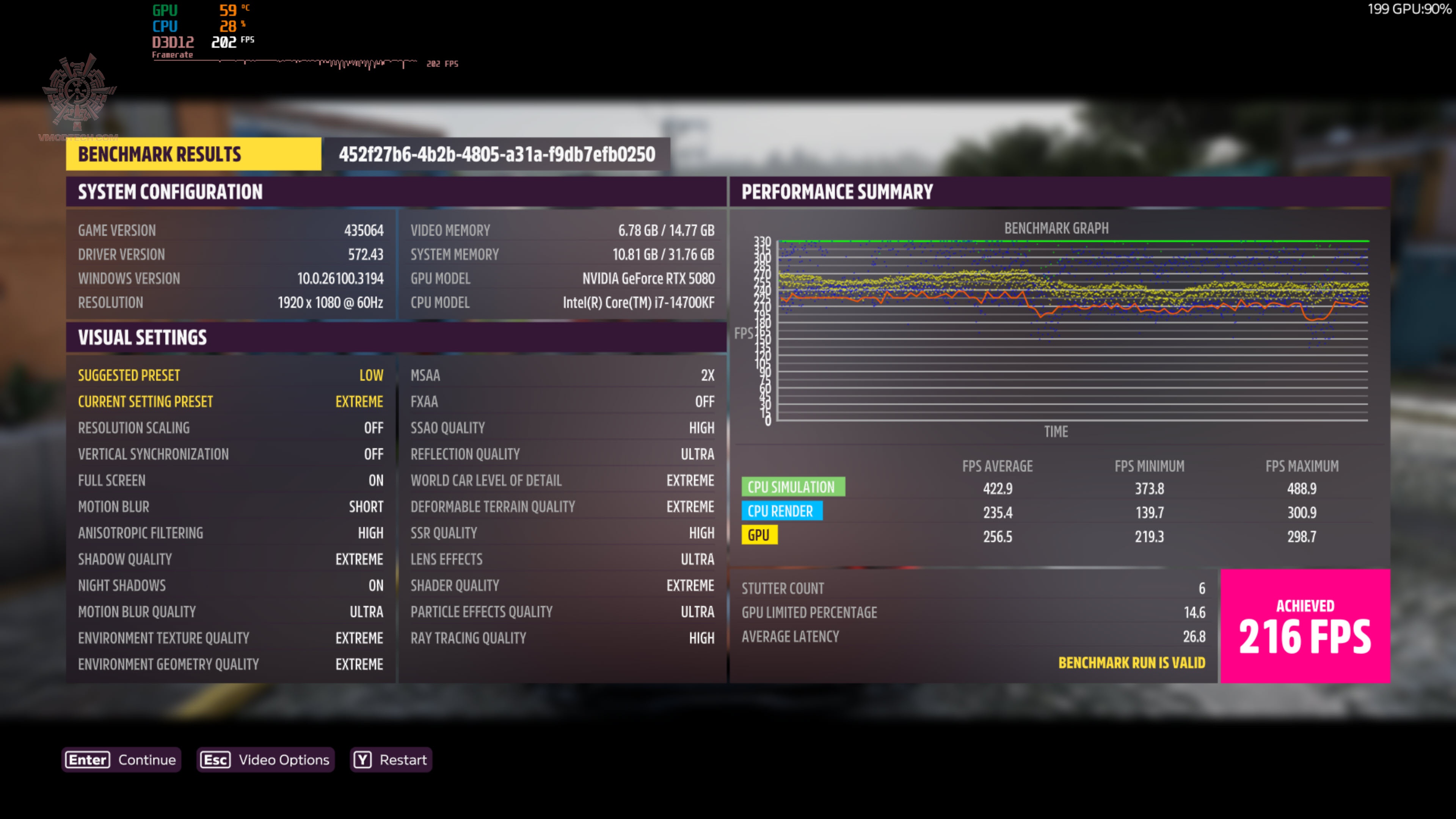Select the blue CPU RENDER legend chip
Screen dimensions: 1456x819
tap(782, 511)
